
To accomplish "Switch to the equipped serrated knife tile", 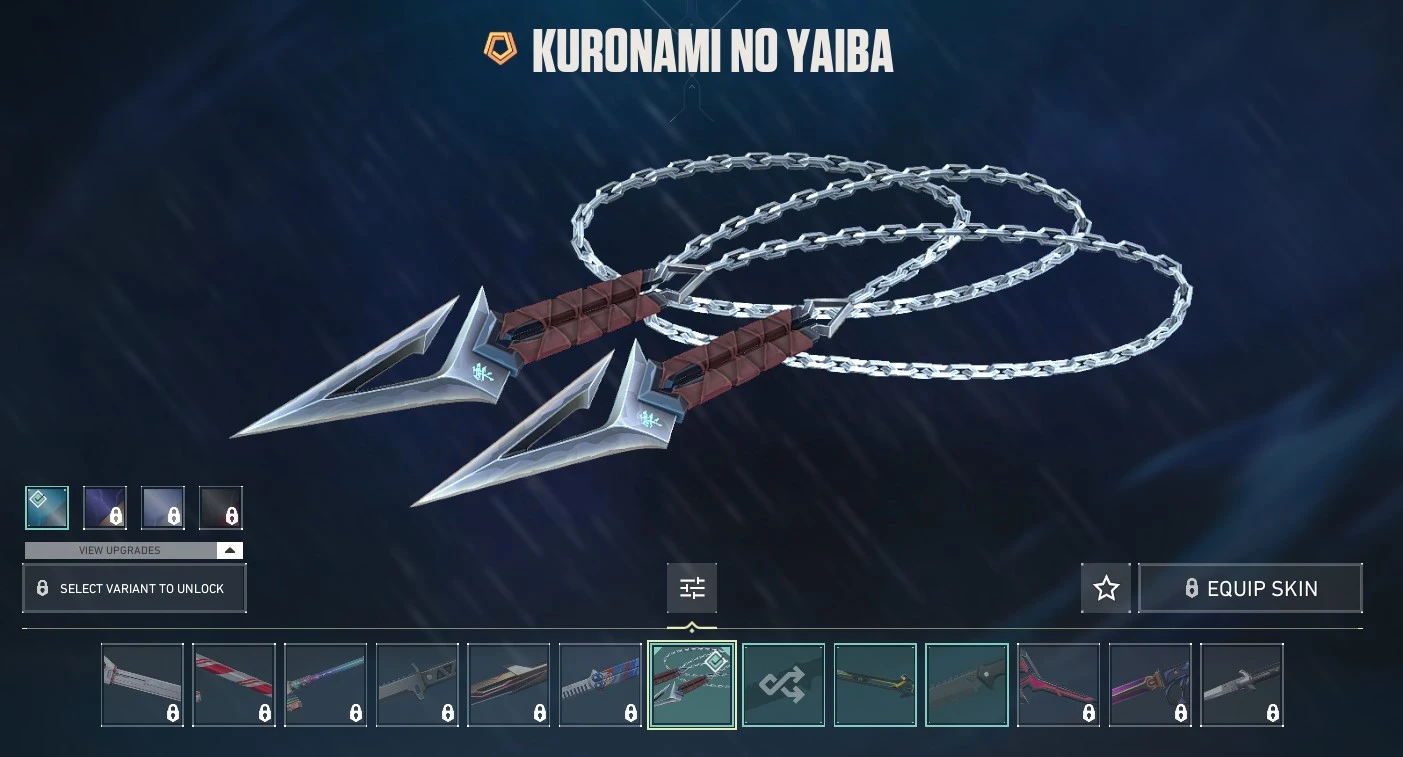I will pyautogui.click(x=966, y=684).
